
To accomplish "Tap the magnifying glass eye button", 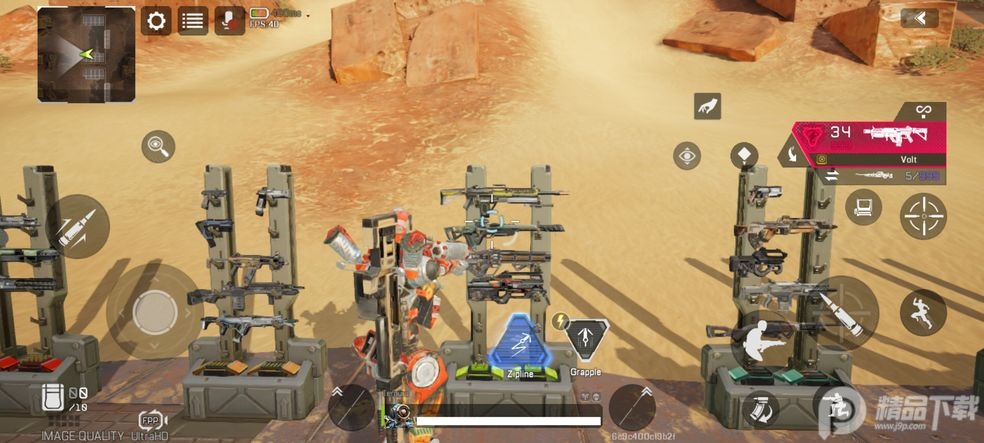I will 158,147.
